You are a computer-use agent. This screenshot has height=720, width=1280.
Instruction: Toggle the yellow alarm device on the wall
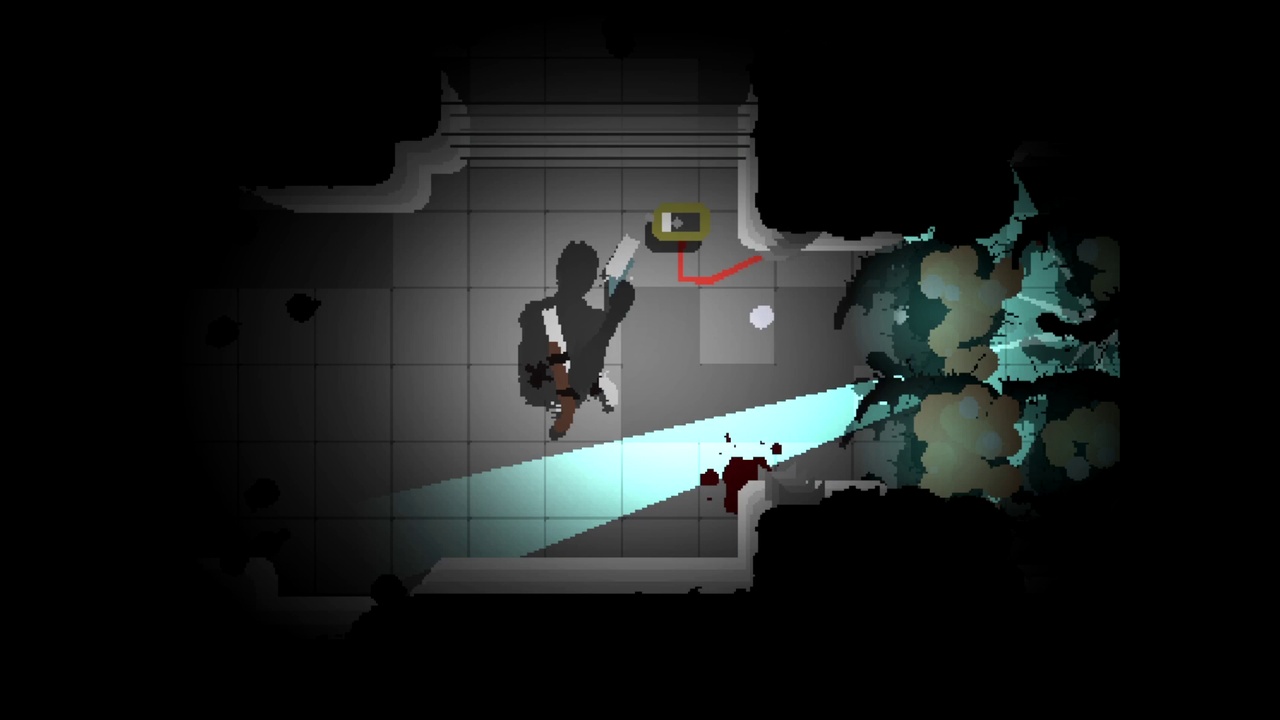tap(680, 220)
